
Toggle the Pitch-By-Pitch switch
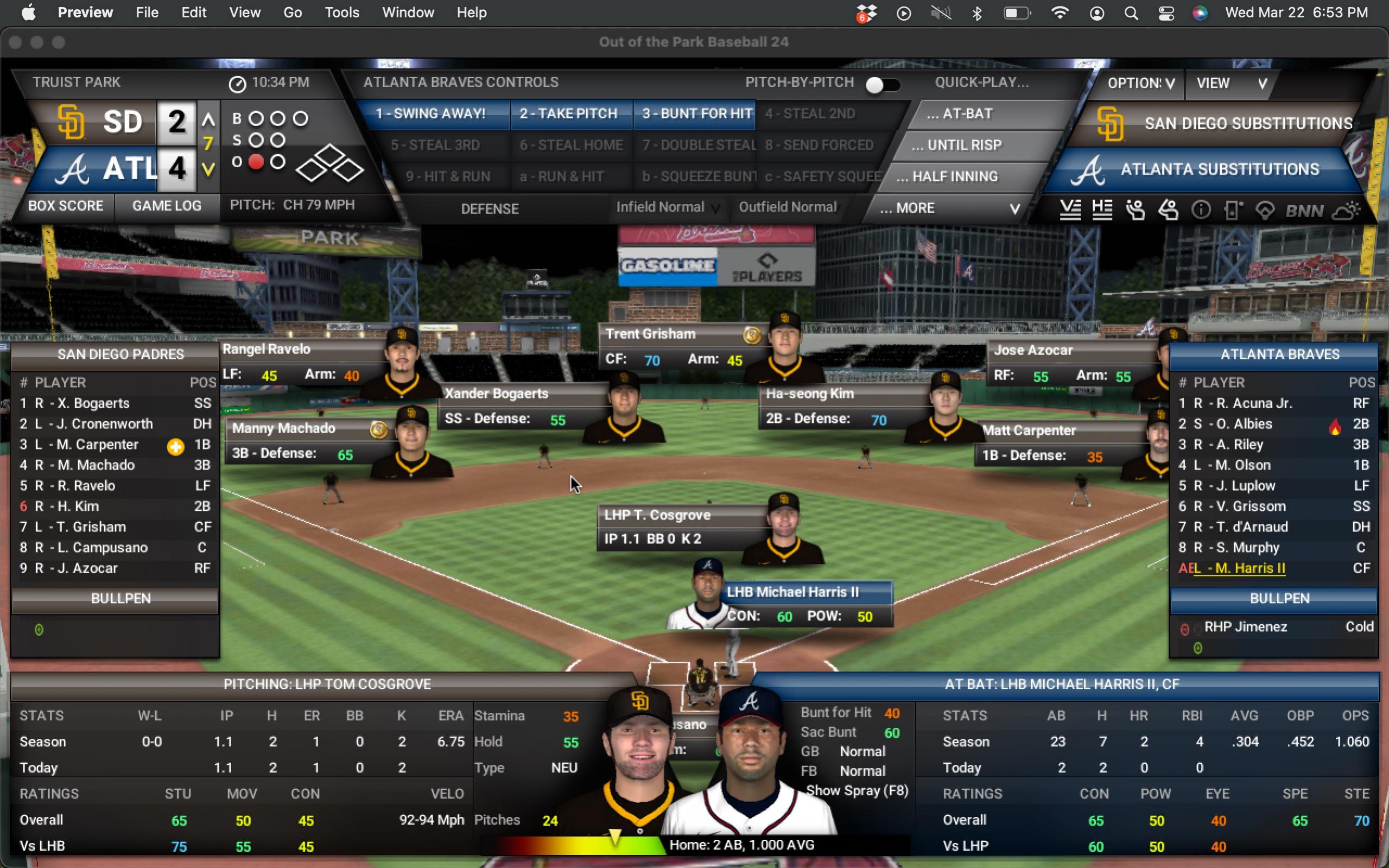[882, 85]
